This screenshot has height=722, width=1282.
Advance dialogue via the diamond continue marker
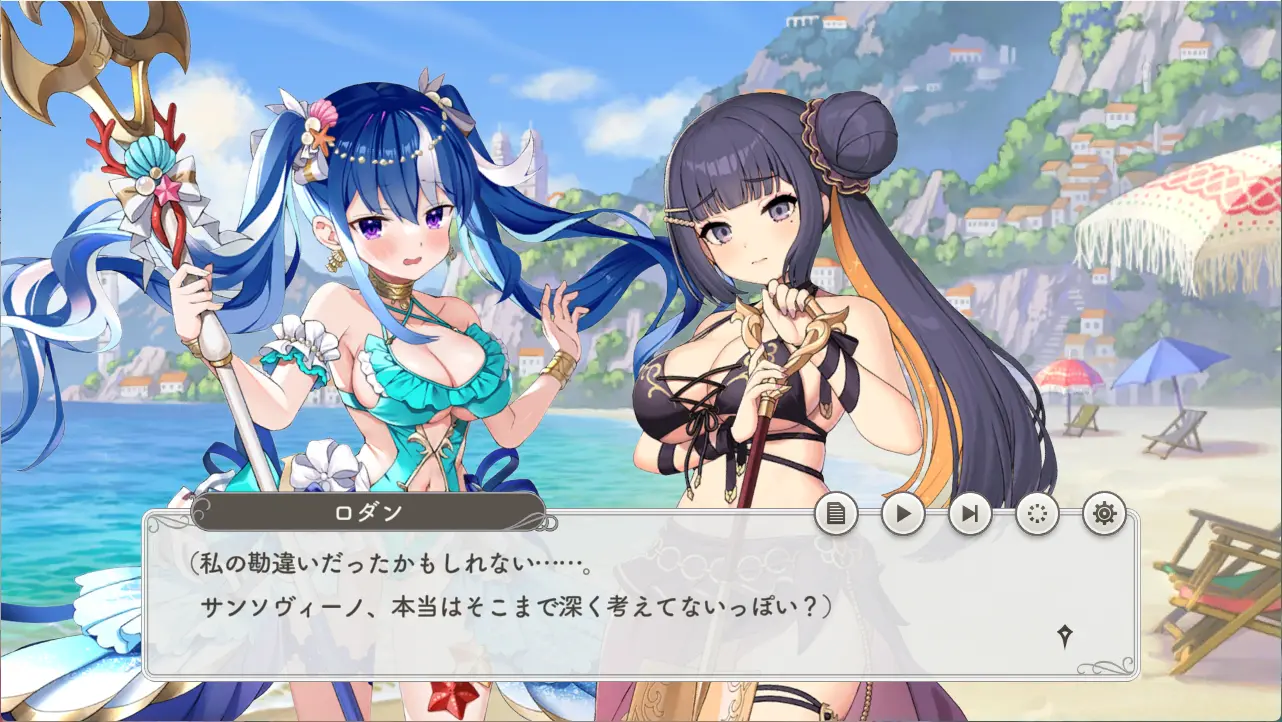[x=1065, y=636]
